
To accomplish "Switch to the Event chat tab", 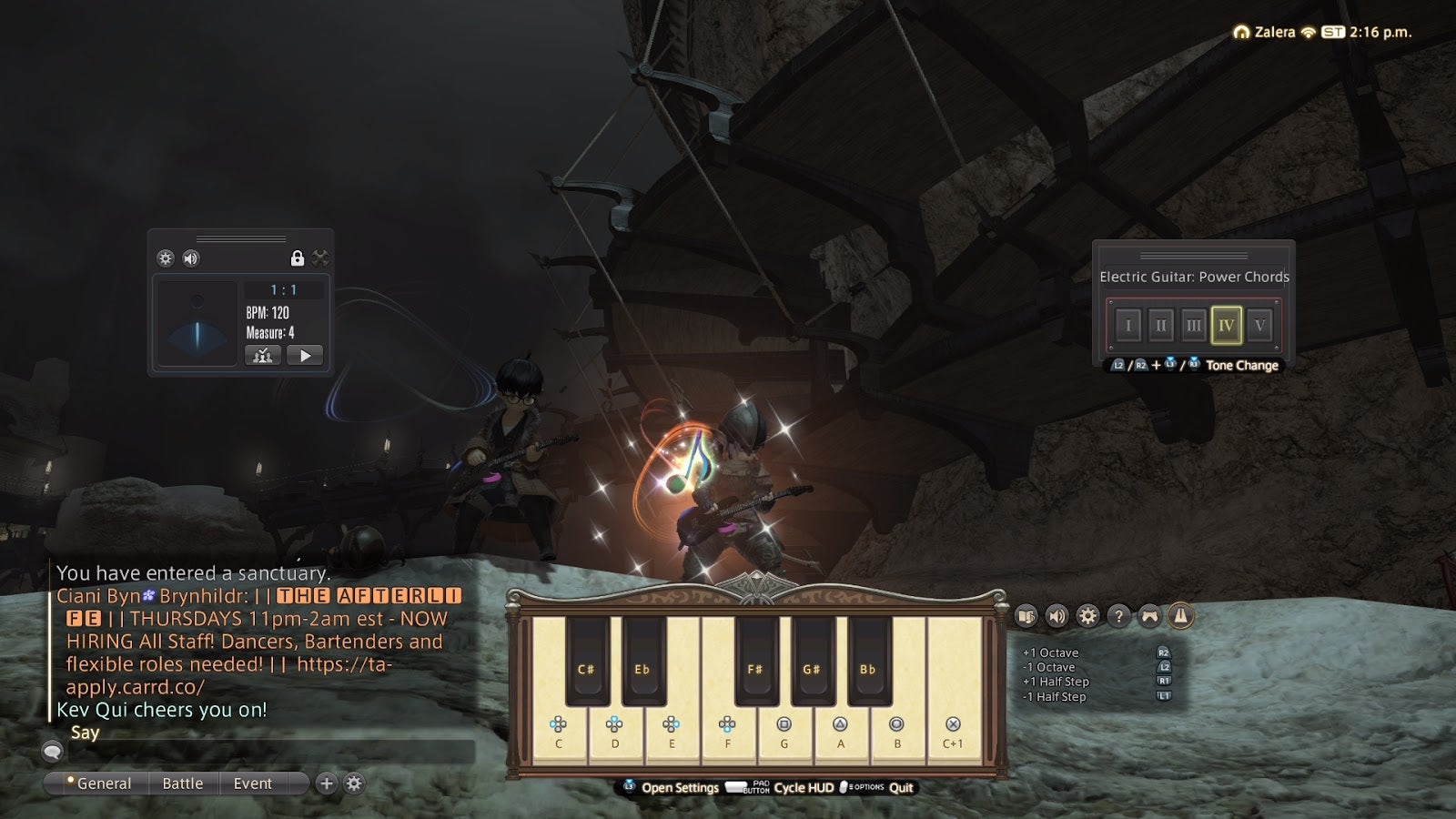I will coord(252,783).
